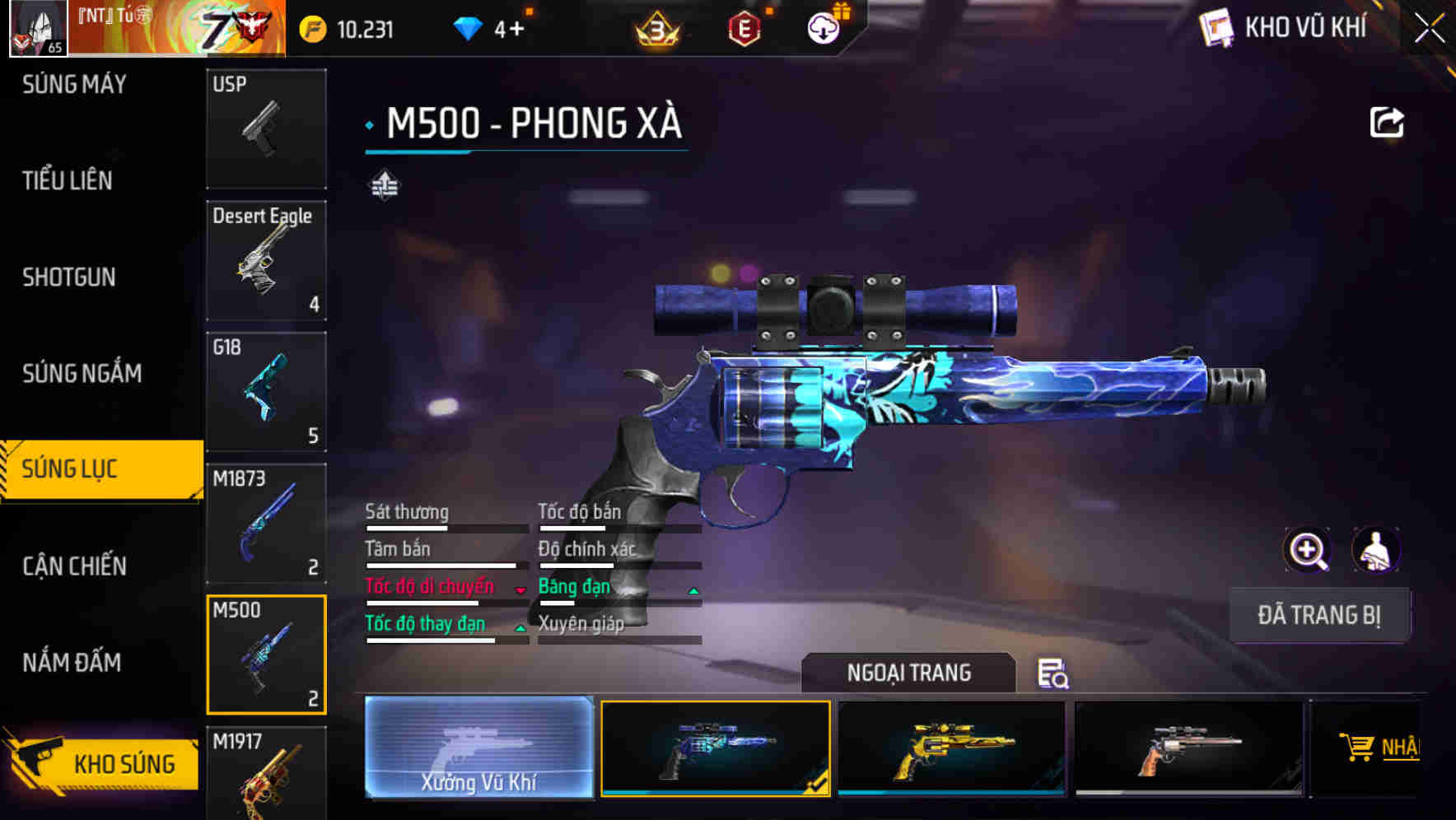Screen dimensions: 1456x820
Task: Click the player avatar at top left
Action: [38, 27]
